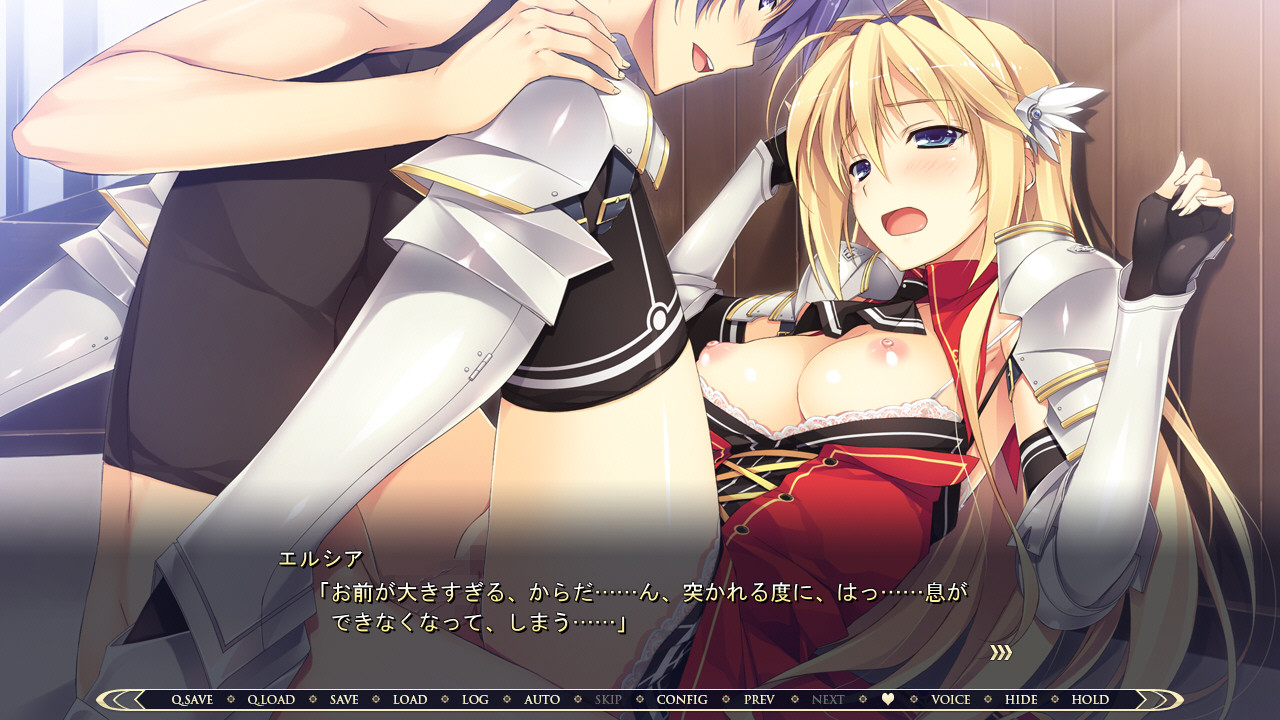Select the LOAD menu entry
The width and height of the screenshot is (1280, 720).
(408, 699)
